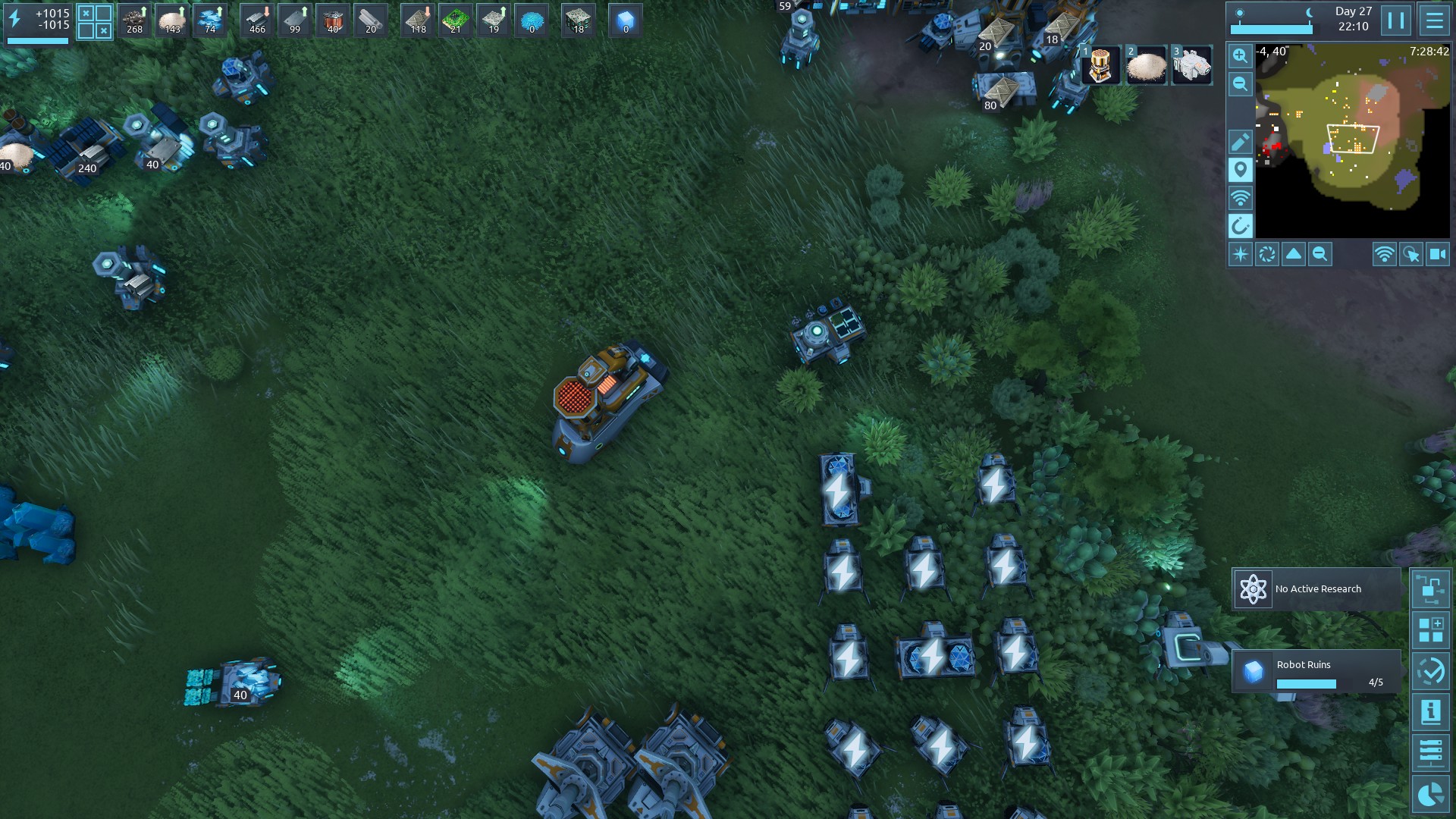This screenshot has height=819, width=1456.
Task: Open the info book encyclopedia button
Action: pos(1430,712)
